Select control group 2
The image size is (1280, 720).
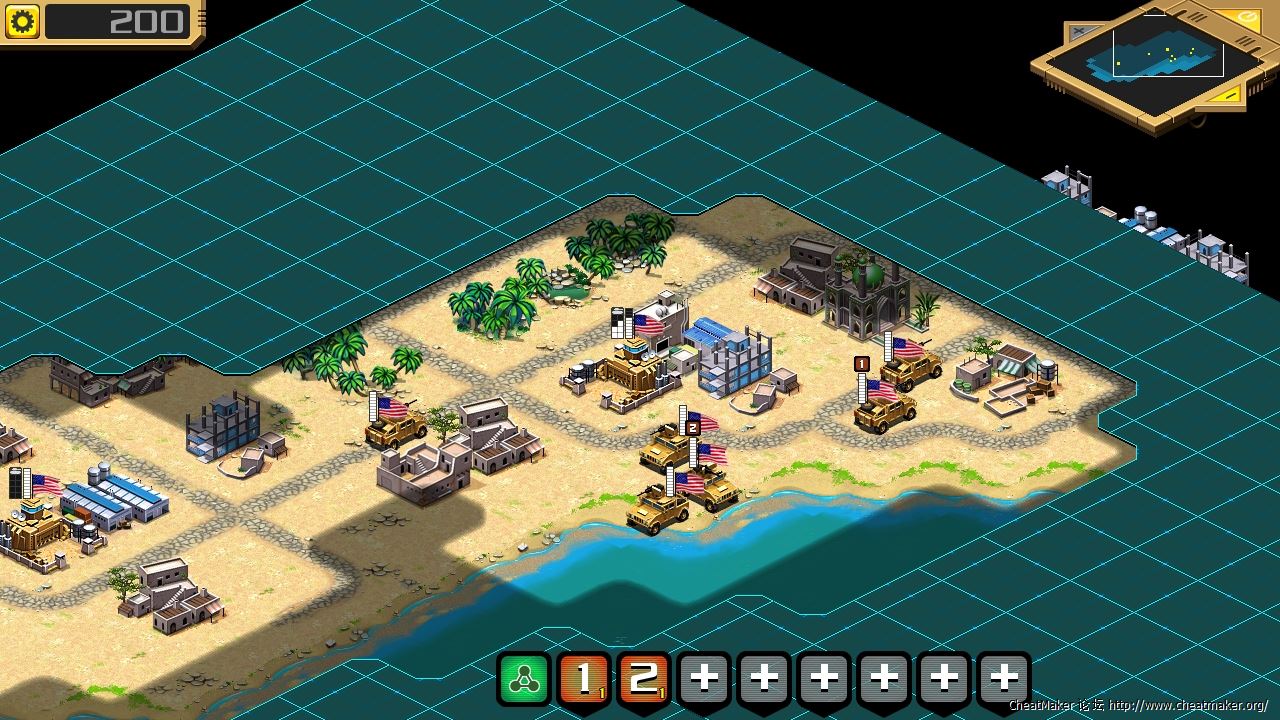(x=644, y=679)
